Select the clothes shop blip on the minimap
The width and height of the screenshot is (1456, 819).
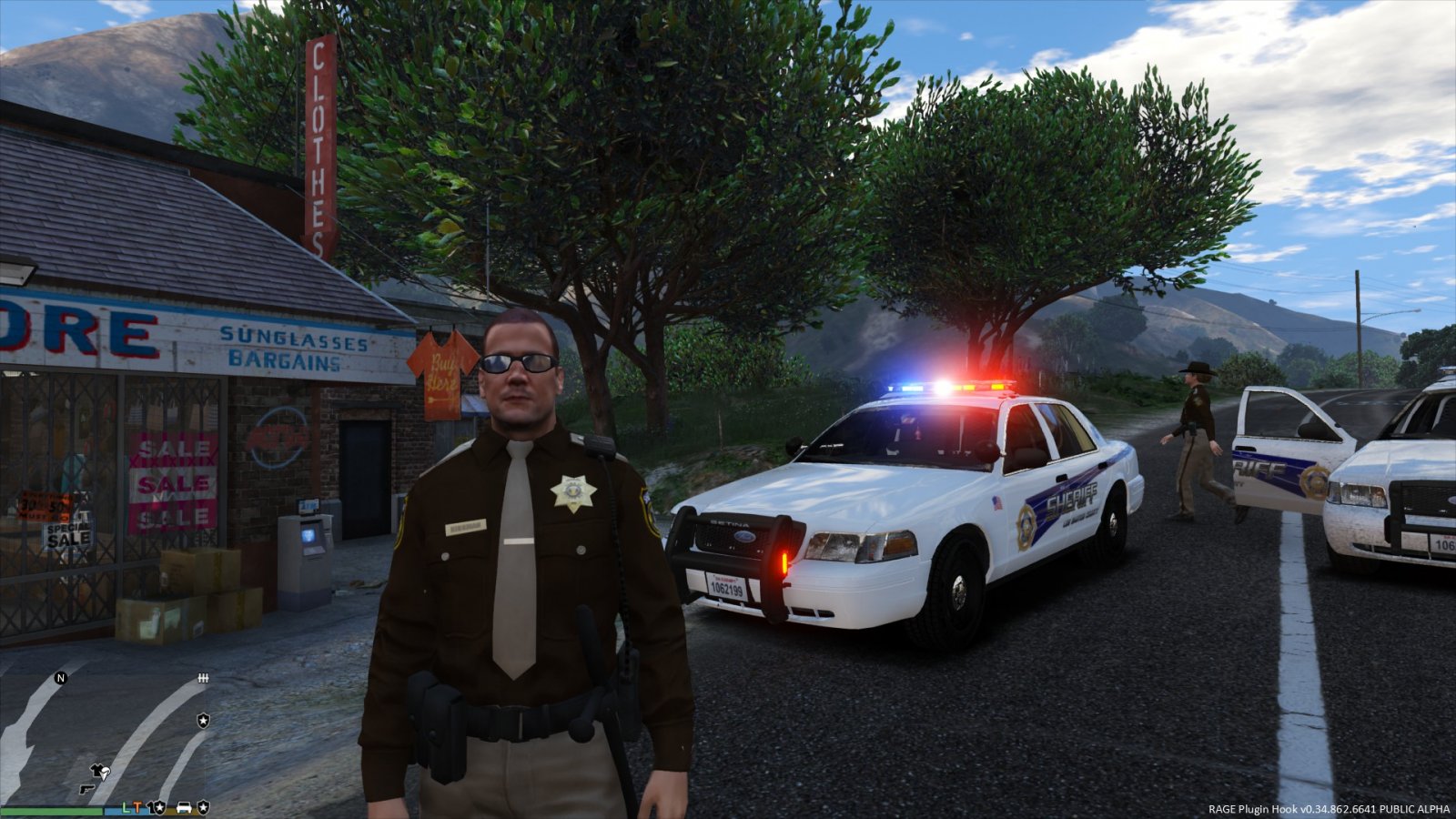[x=95, y=768]
